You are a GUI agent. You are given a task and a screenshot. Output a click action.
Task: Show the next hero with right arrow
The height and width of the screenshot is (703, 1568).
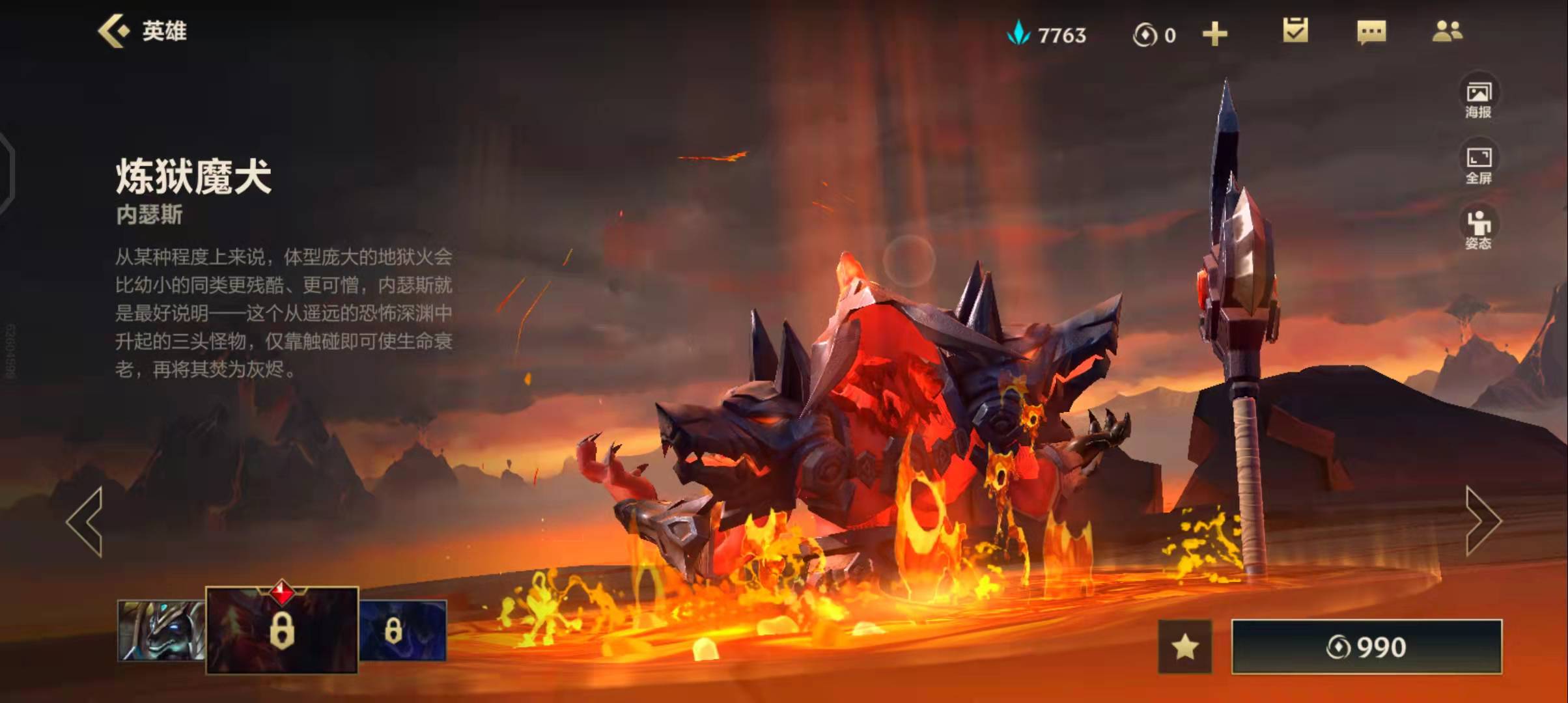[1483, 521]
